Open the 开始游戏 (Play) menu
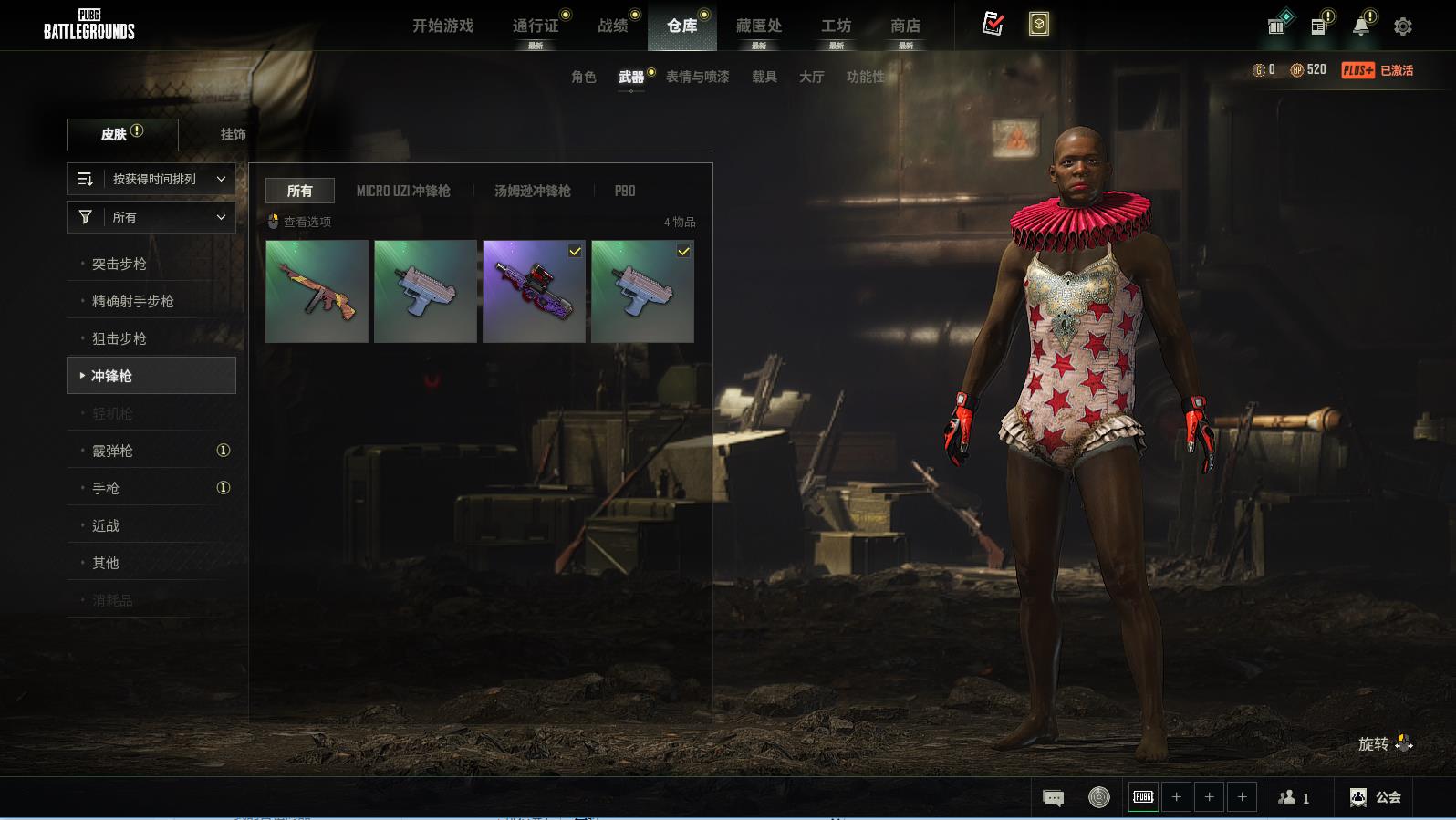Image resolution: width=1456 pixels, height=820 pixels. (442, 26)
